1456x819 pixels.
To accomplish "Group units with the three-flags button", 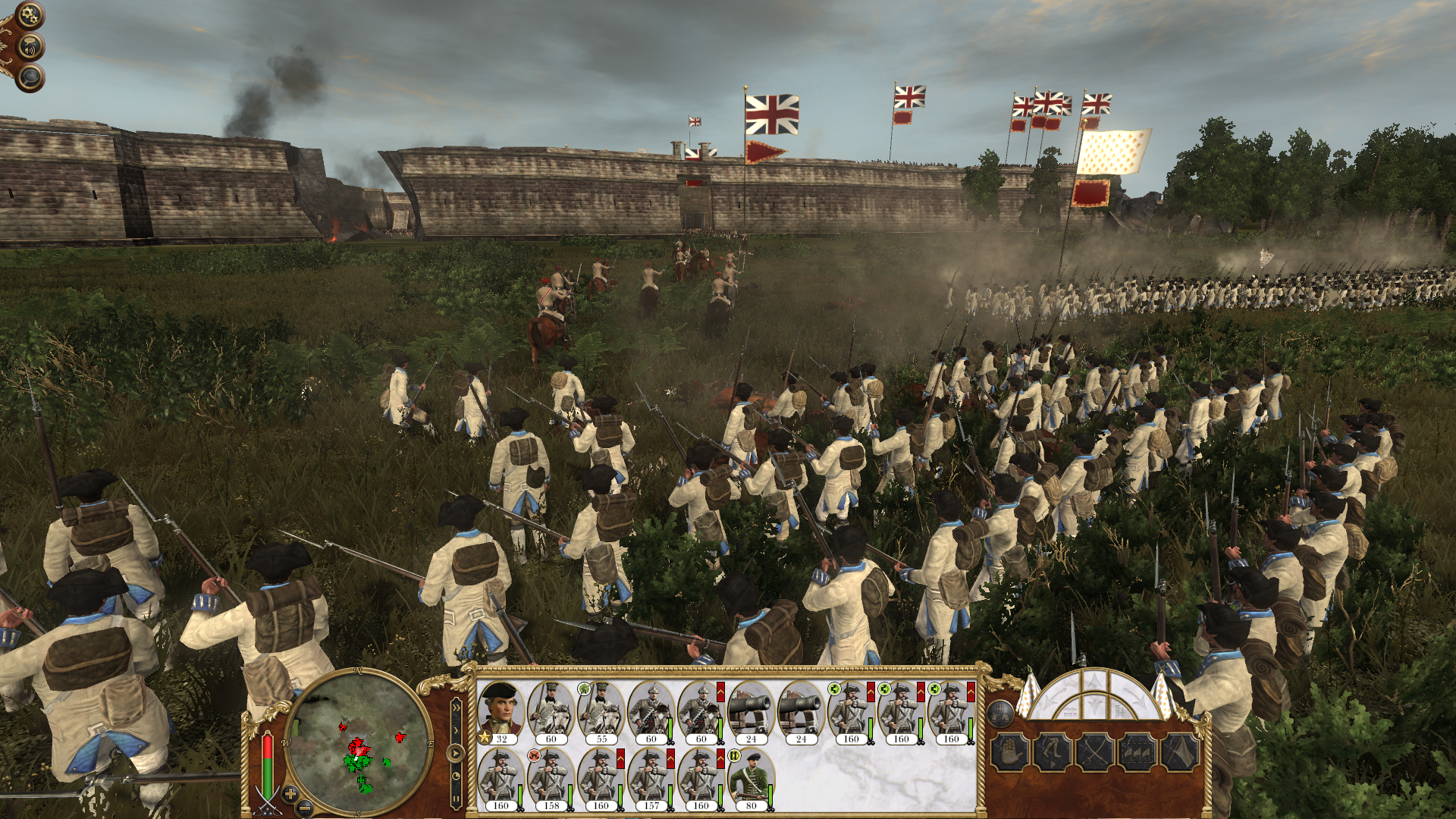I will (1137, 753).
